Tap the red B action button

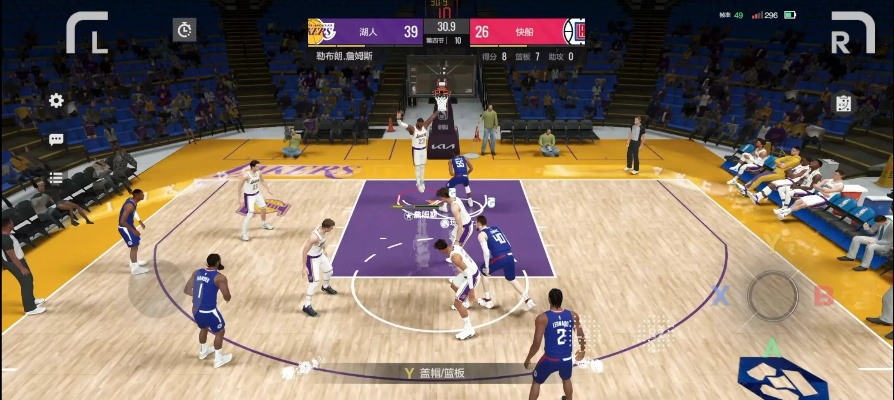pyautogui.click(x=823, y=295)
